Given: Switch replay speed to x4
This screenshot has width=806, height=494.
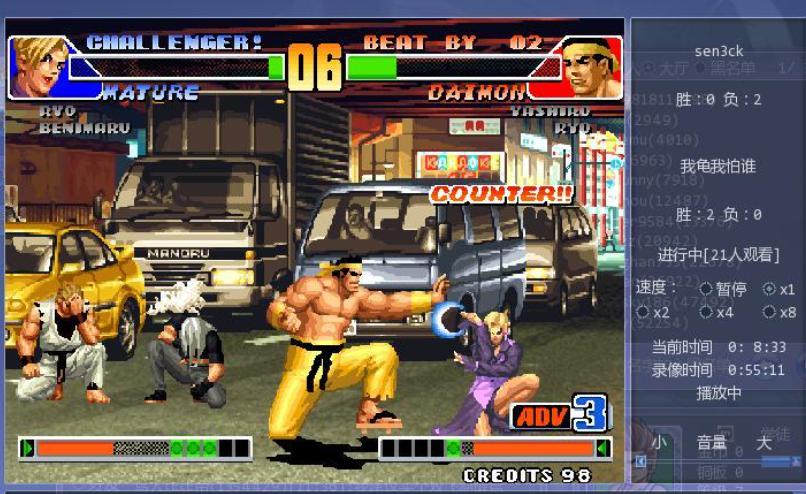Looking at the screenshot, I should pos(706,312).
